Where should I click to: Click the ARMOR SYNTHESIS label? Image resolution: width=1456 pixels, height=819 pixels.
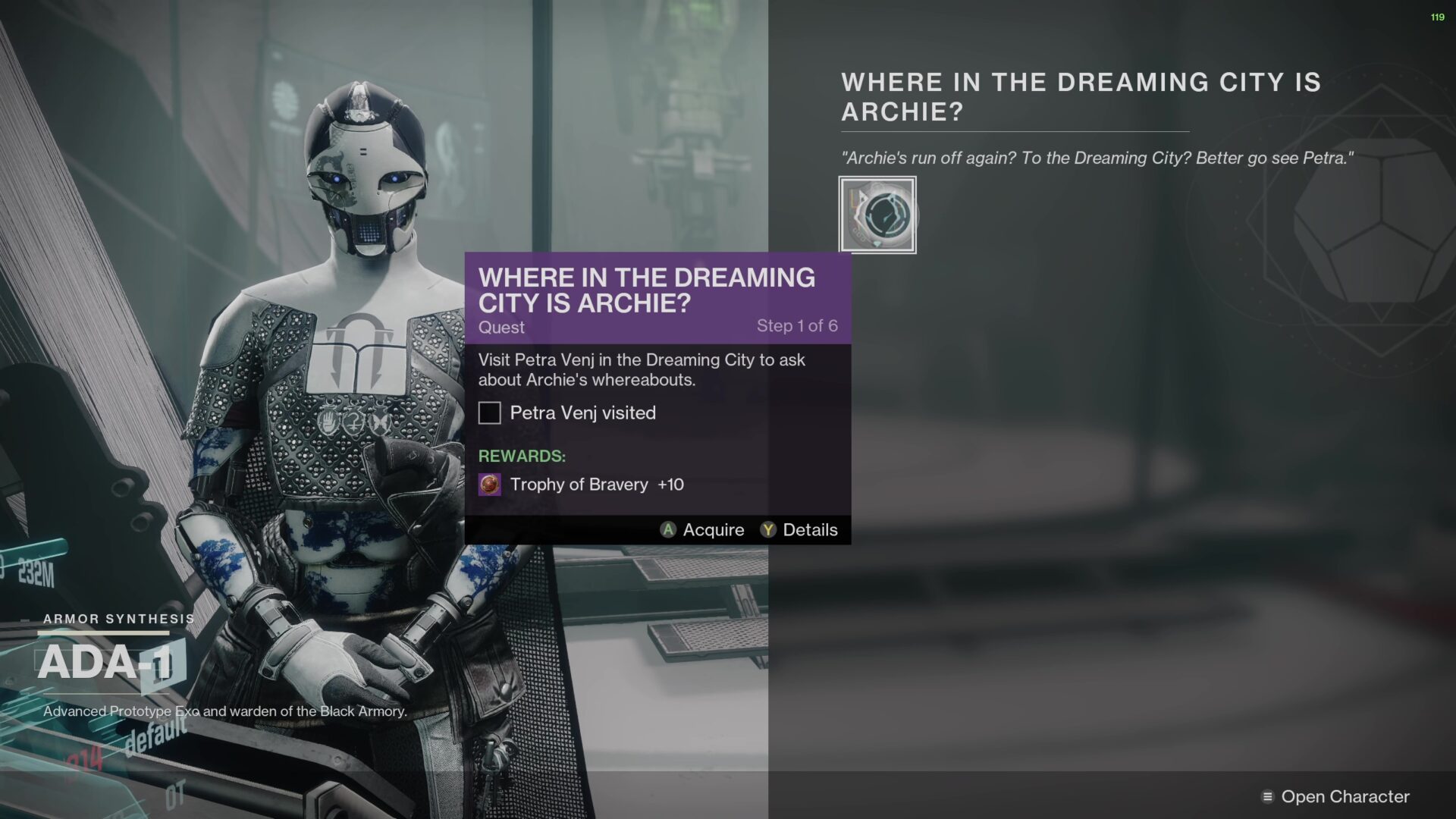[118, 617]
